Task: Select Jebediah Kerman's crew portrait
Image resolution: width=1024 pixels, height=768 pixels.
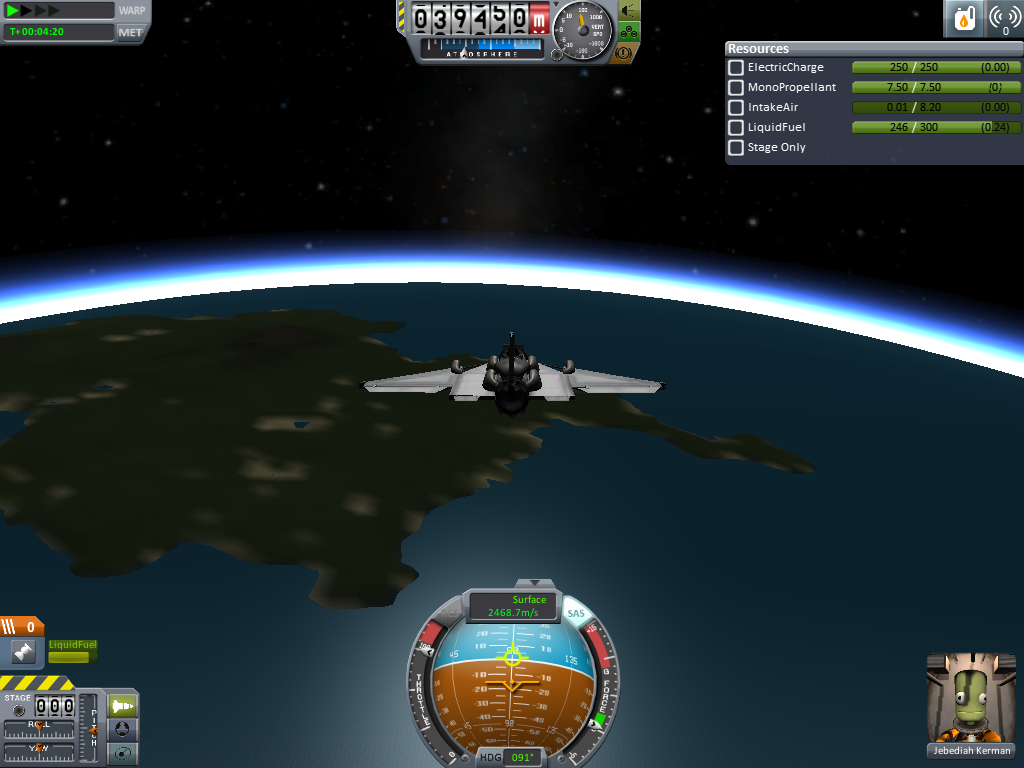Action: [970, 698]
